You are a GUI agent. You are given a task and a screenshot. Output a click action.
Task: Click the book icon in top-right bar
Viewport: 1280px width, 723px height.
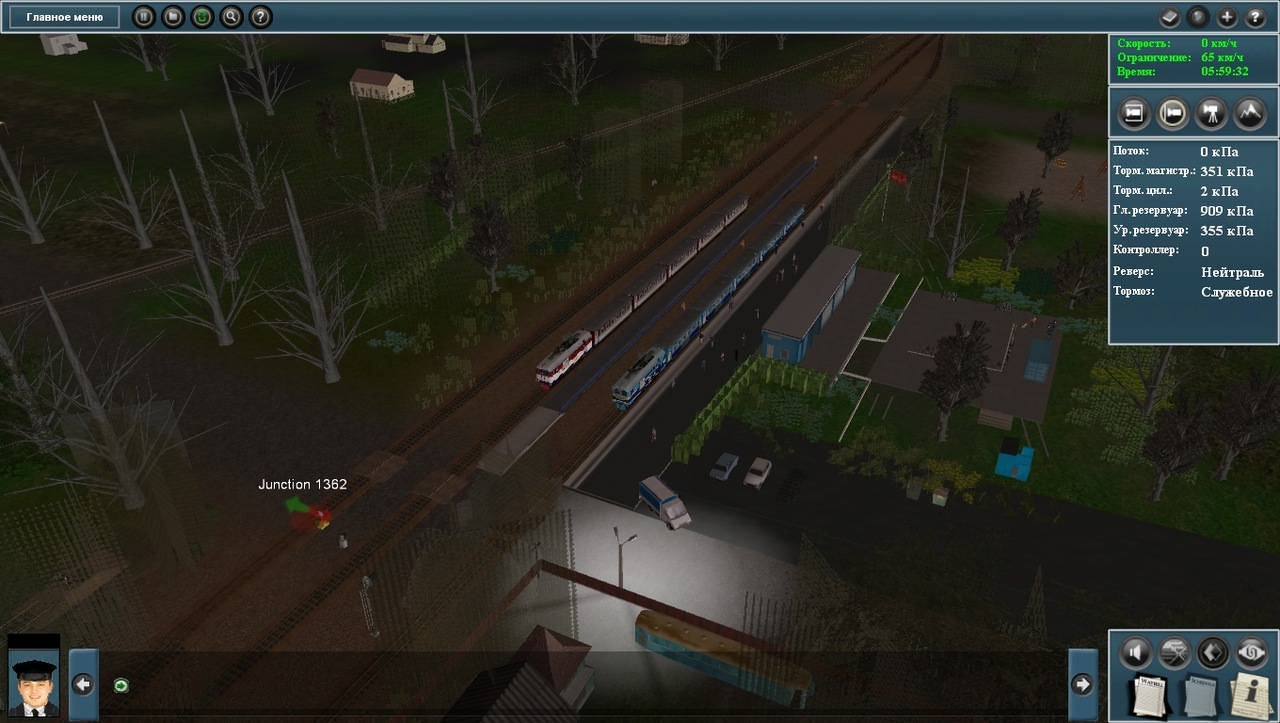[1170, 17]
